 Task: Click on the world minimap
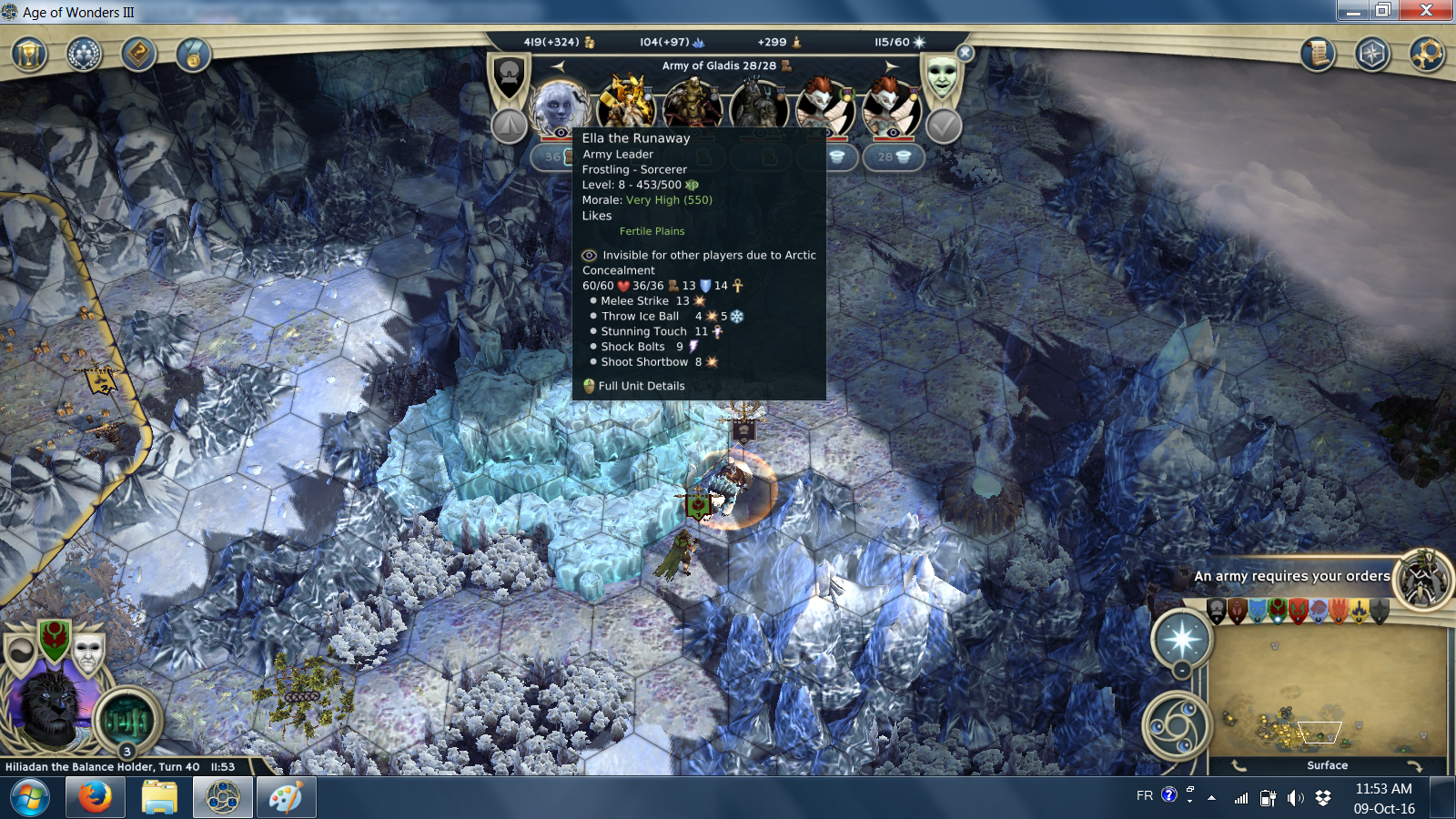(x=1327, y=692)
